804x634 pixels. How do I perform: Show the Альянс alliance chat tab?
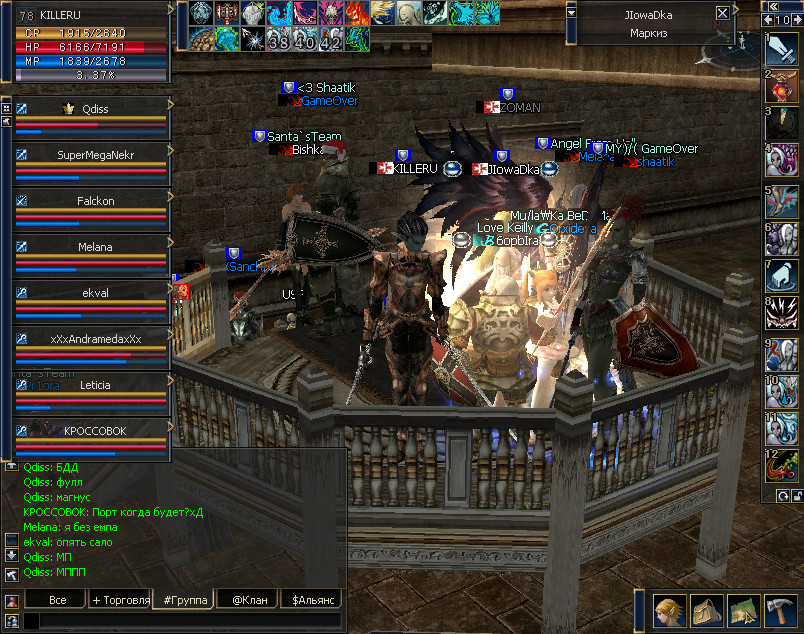point(313,600)
